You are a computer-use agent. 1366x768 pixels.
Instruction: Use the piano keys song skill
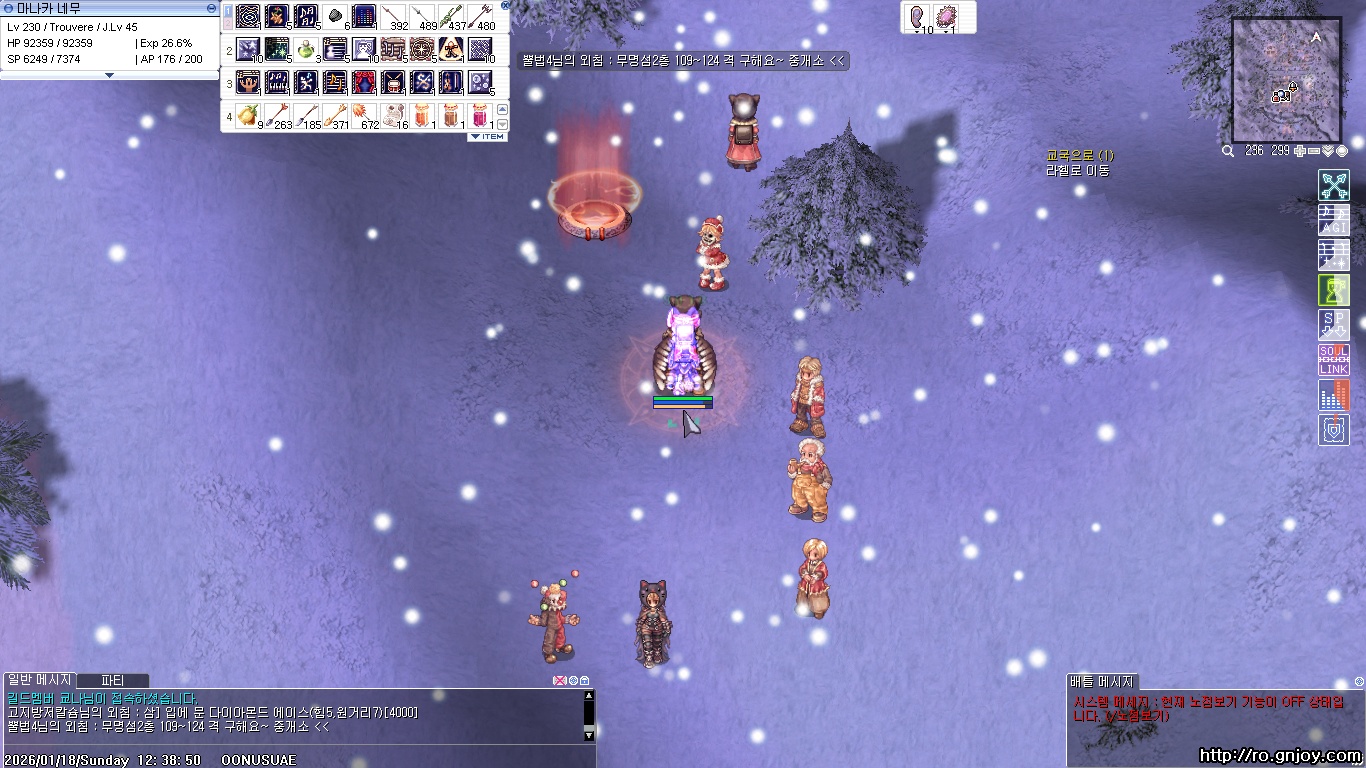click(x=276, y=82)
